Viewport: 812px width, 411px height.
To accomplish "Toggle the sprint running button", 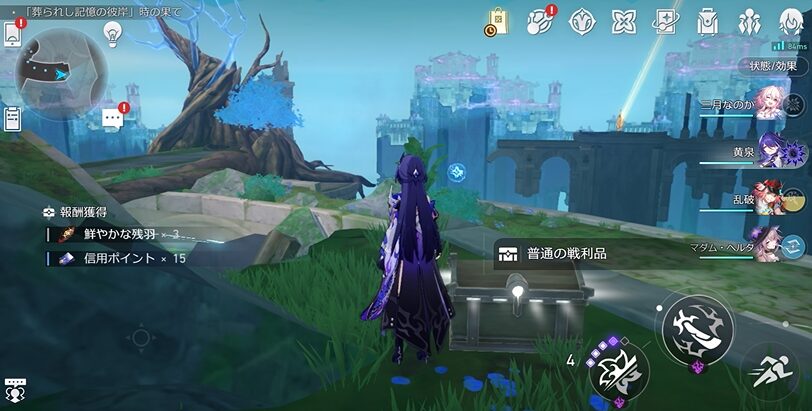I will tap(775, 373).
